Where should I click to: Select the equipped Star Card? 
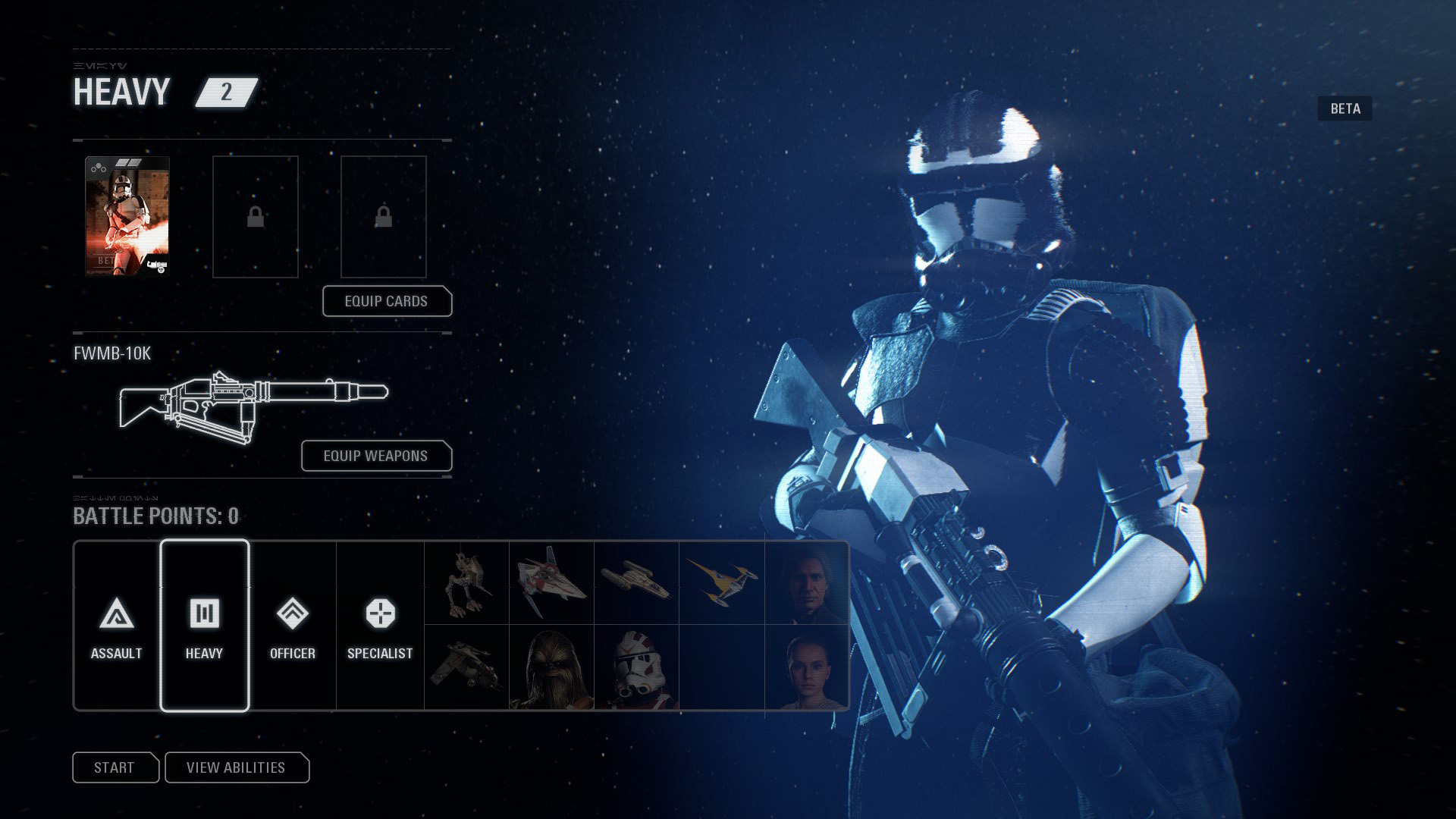[126, 216]
